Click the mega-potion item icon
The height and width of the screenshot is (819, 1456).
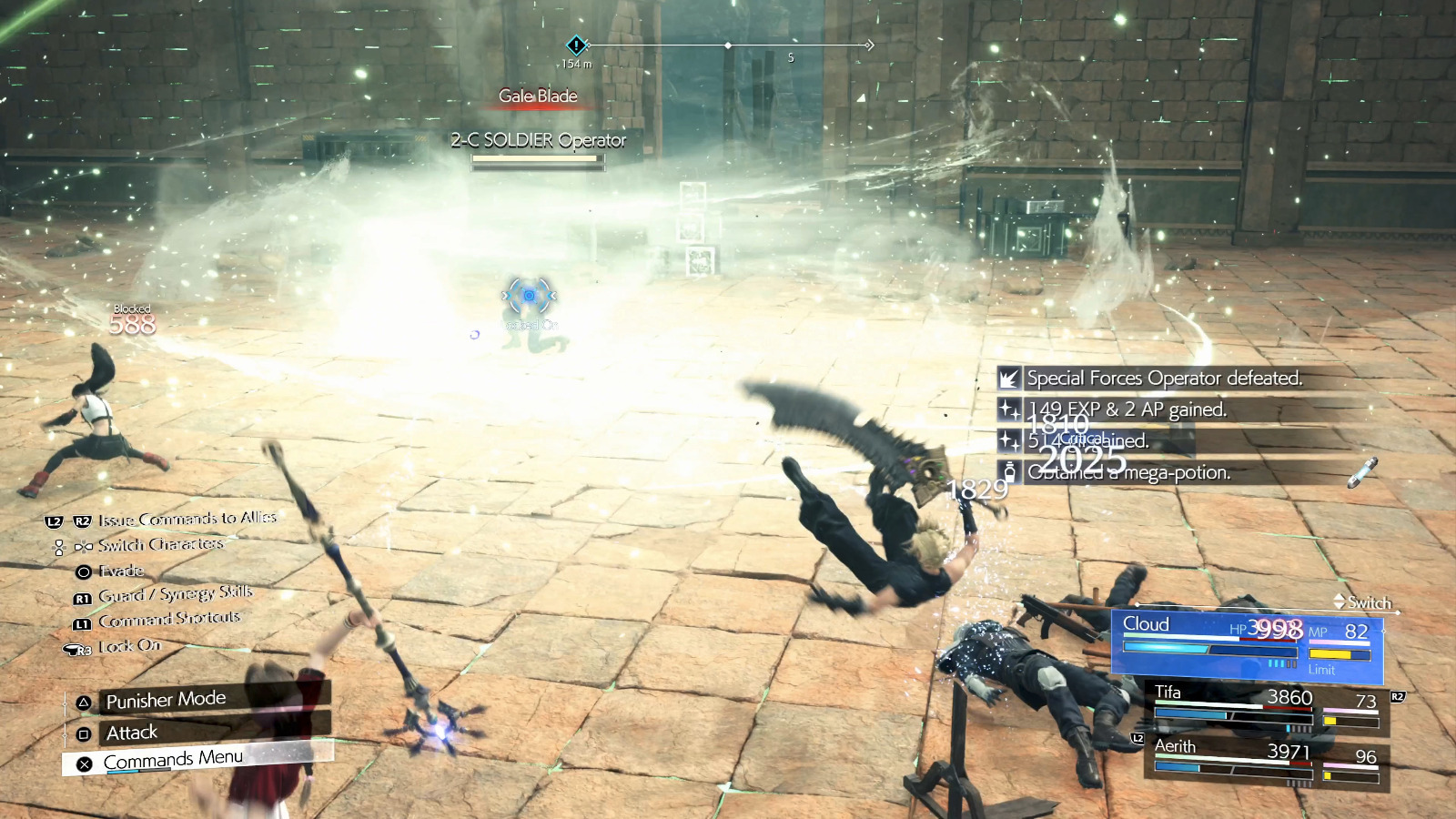pyautogui.click(x=1010, y=471)
